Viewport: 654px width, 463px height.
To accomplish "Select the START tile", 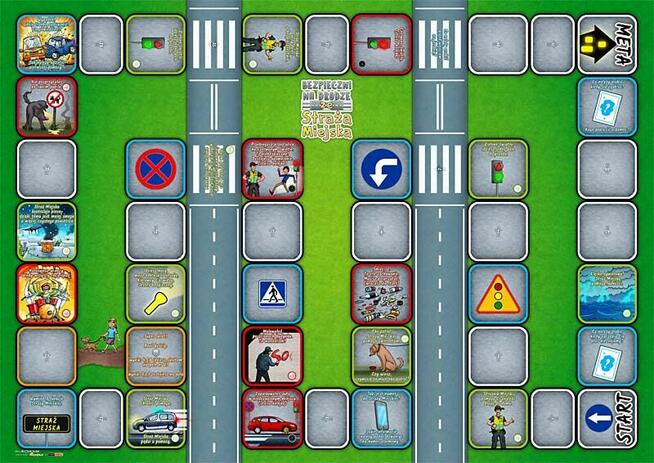I will [x=607, y=418].
